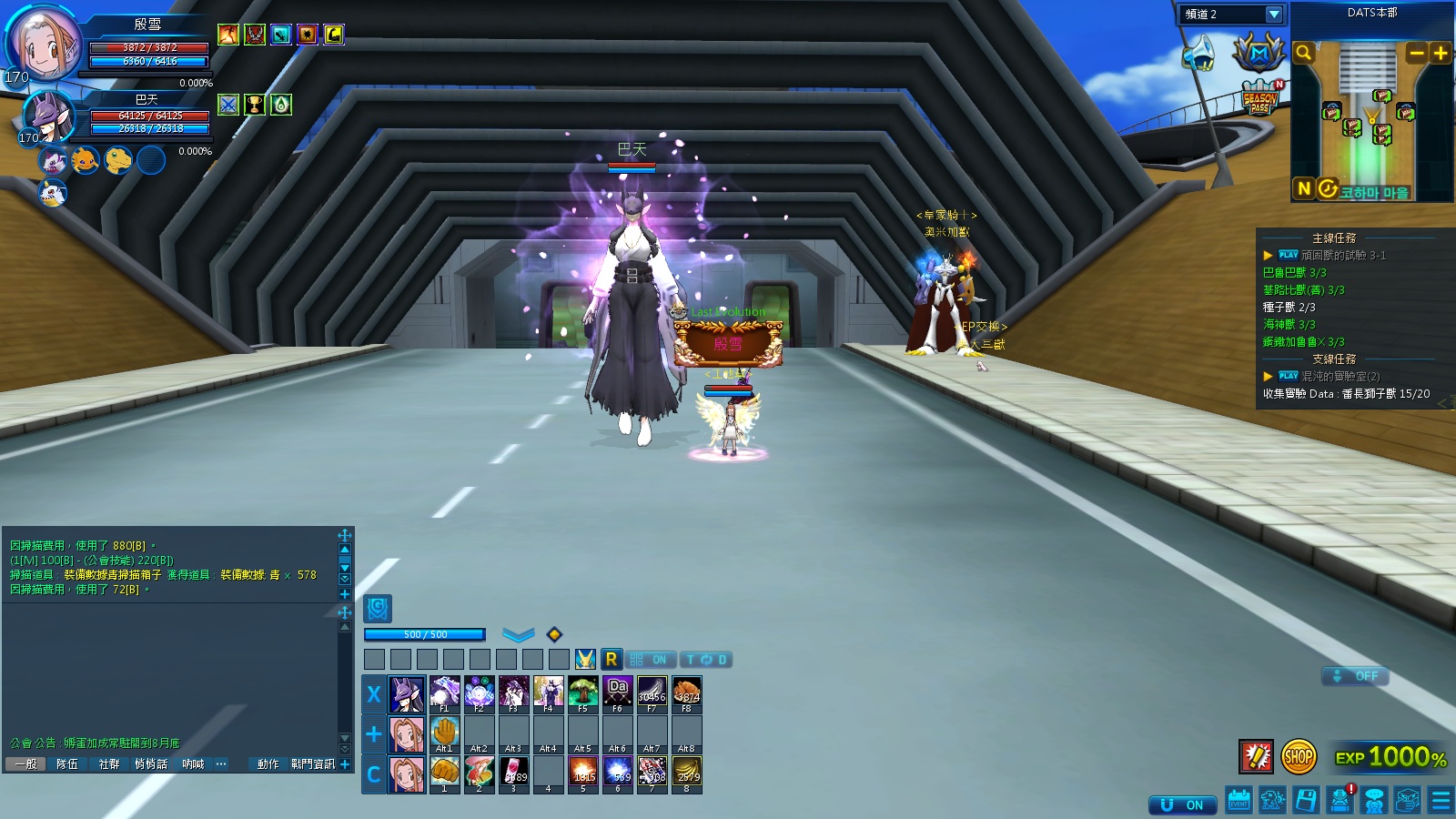Toggle the magnet ON button

(x=1183, y=805)
